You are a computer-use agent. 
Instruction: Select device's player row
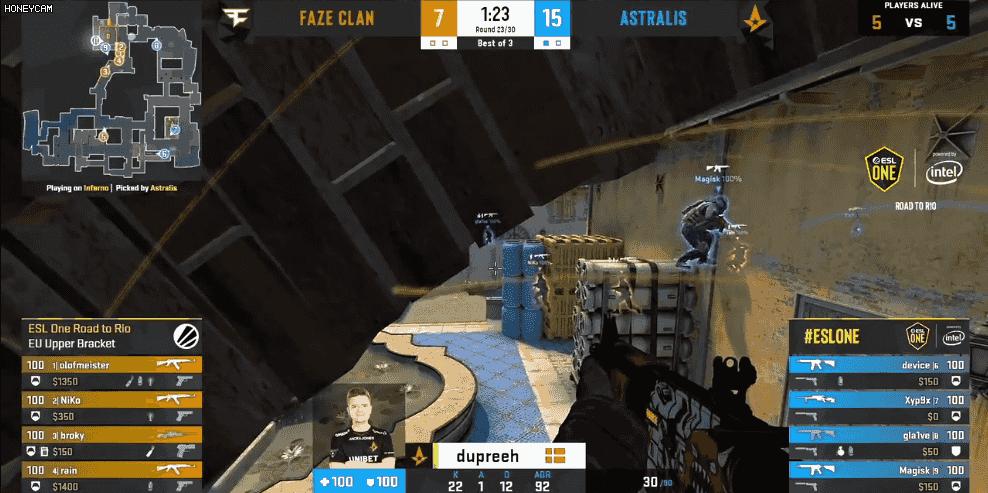click(x=878, y=372)
